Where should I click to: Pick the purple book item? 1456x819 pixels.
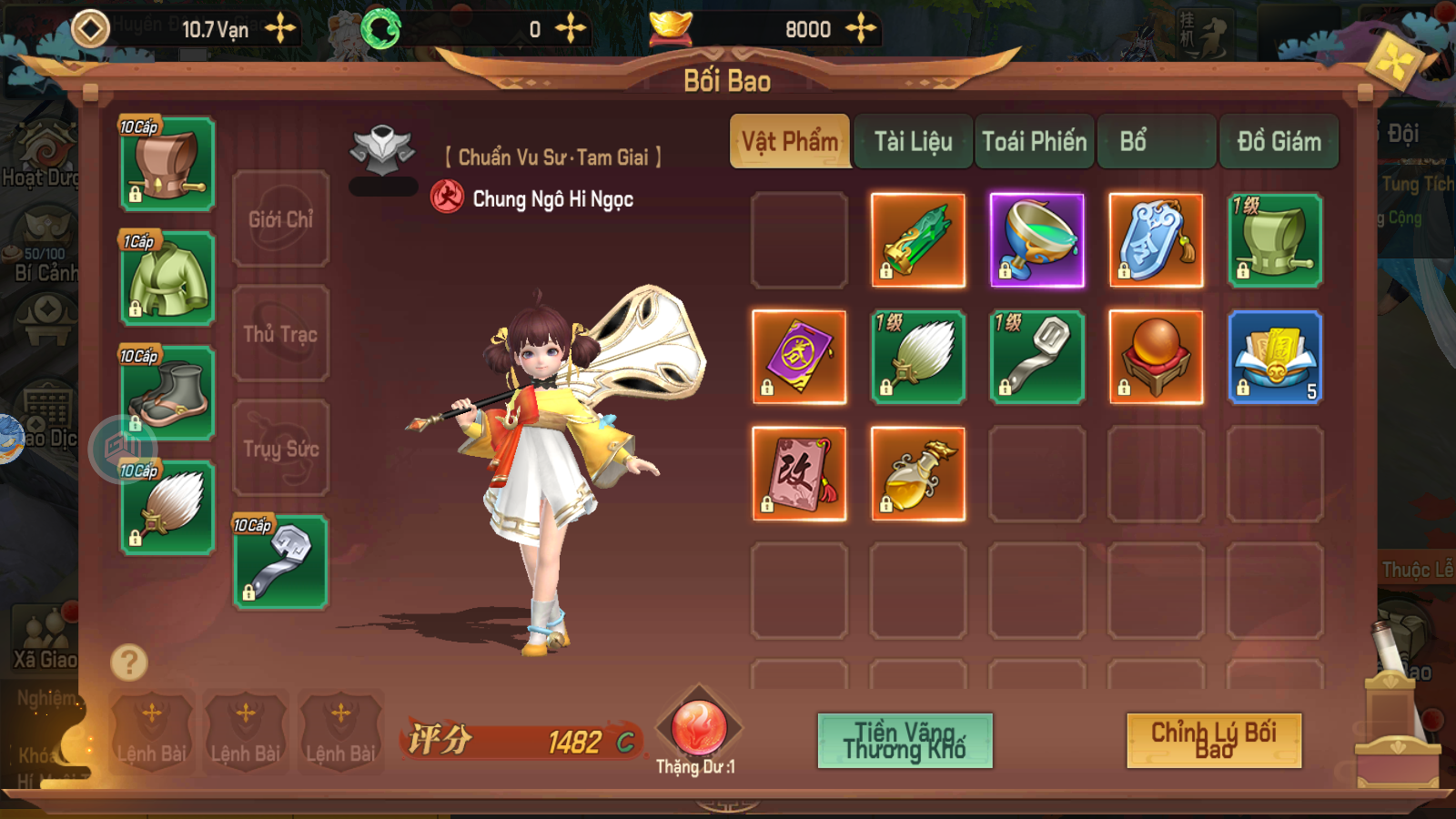pyautogui.click(x=799, y=357)
